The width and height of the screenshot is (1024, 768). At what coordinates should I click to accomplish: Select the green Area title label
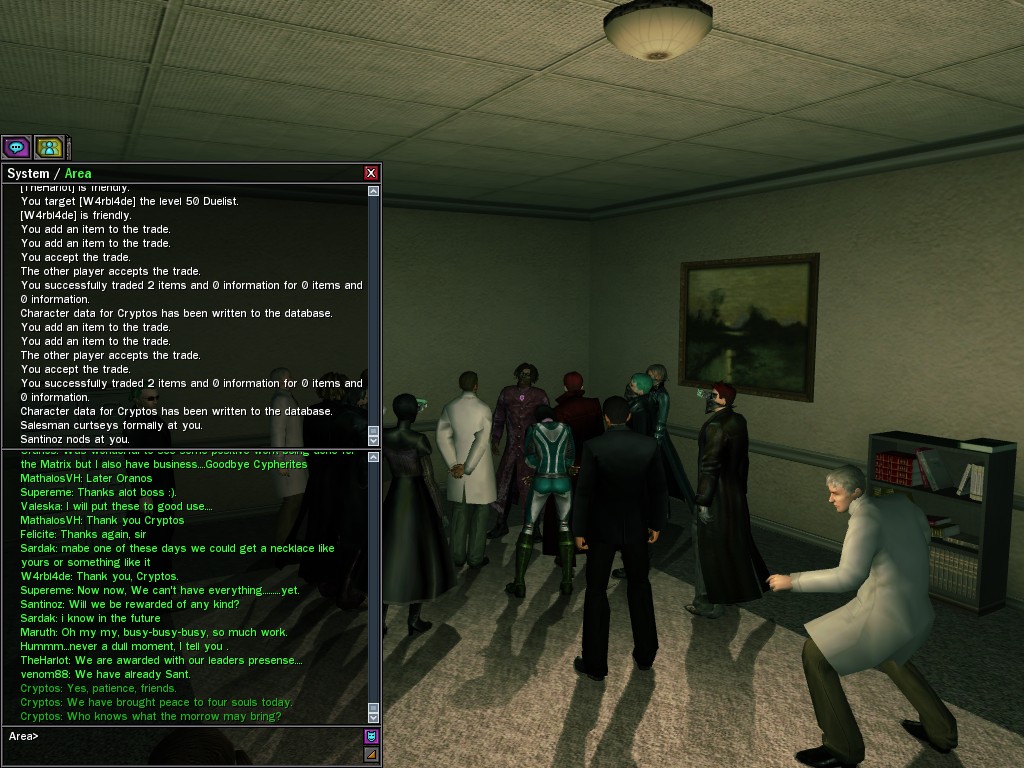tap(78, 173)
